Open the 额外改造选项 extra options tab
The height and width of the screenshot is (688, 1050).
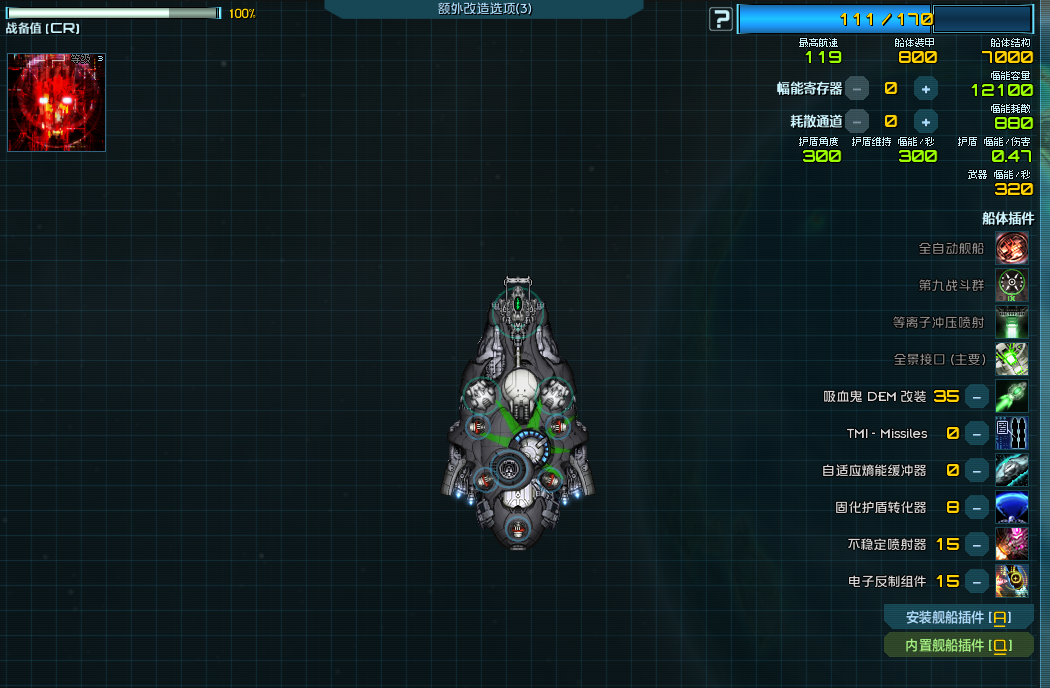coord(484,9)
